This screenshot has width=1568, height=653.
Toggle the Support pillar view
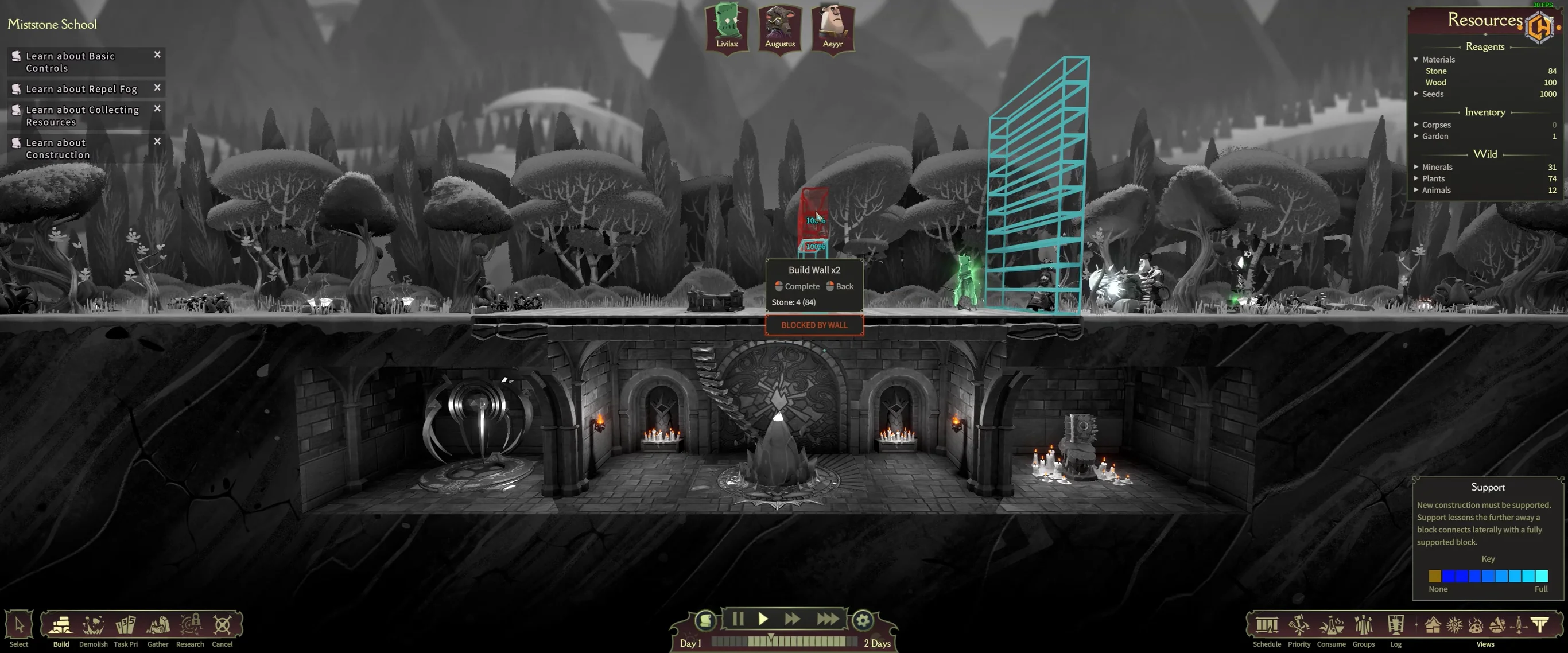point(1540,625)
